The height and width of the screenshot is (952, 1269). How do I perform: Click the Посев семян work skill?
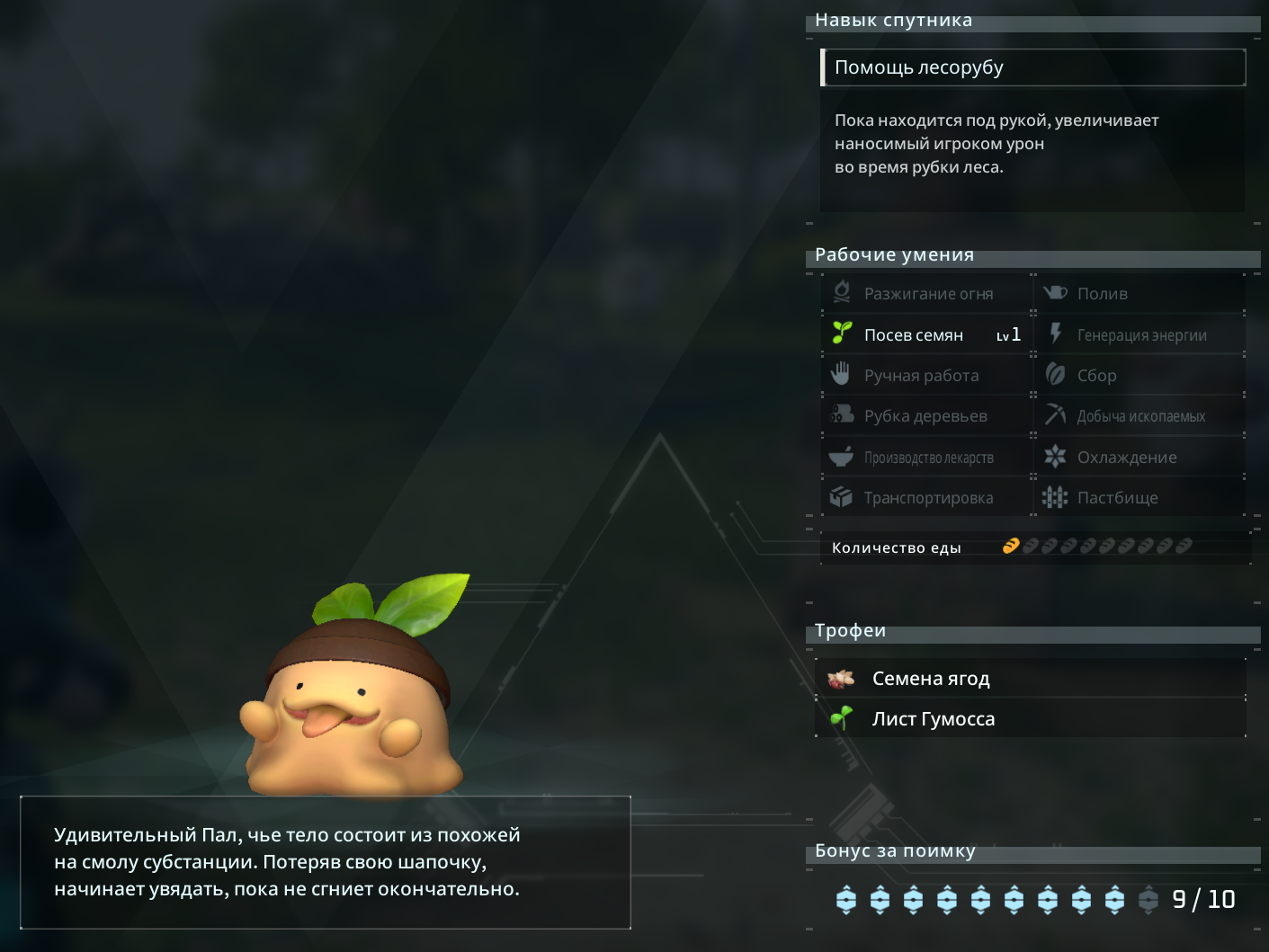pos(926,334)
